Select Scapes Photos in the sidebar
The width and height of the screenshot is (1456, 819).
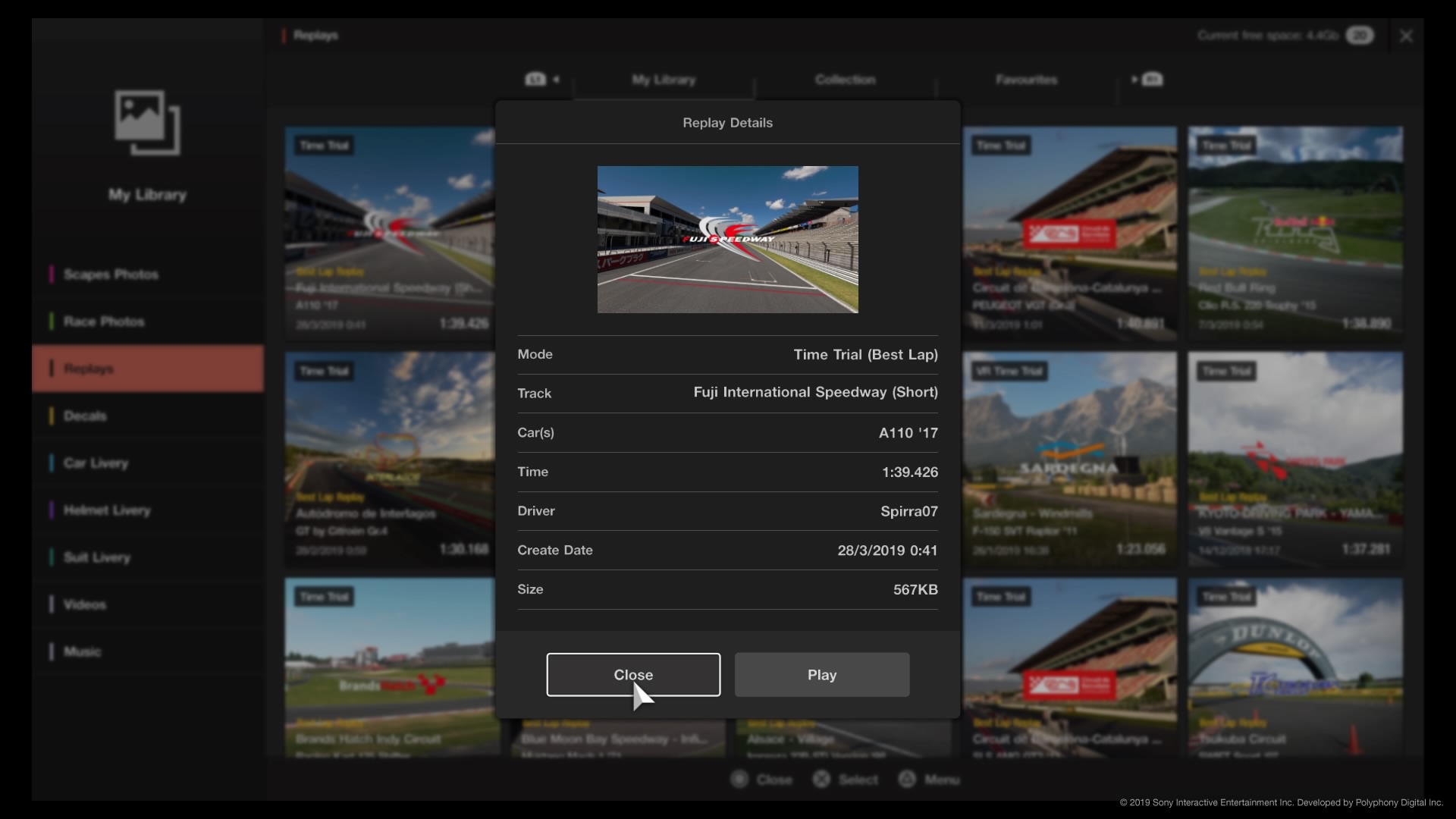click(x=110, y=274)
